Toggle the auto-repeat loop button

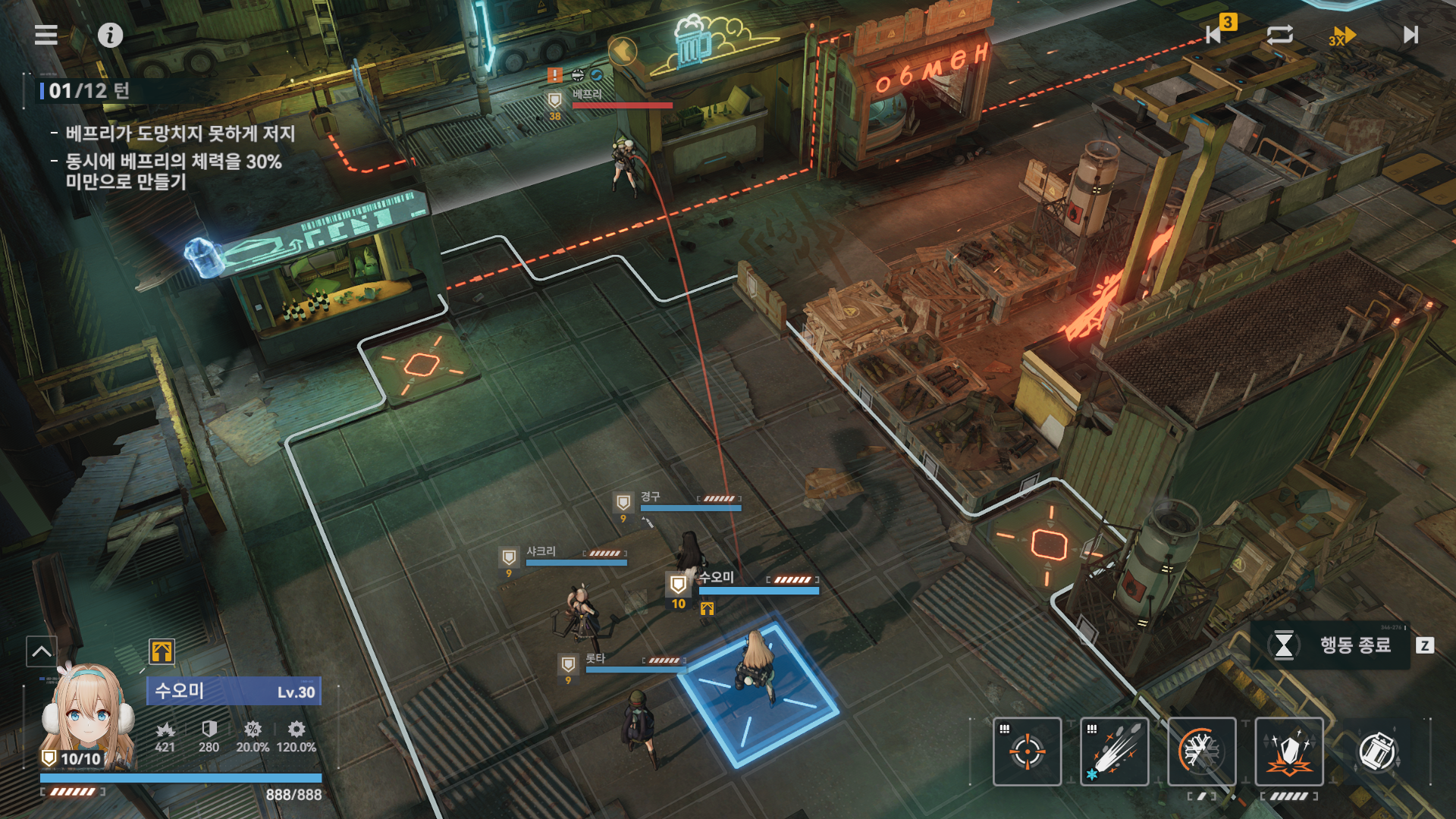[x=1279, y=35]
